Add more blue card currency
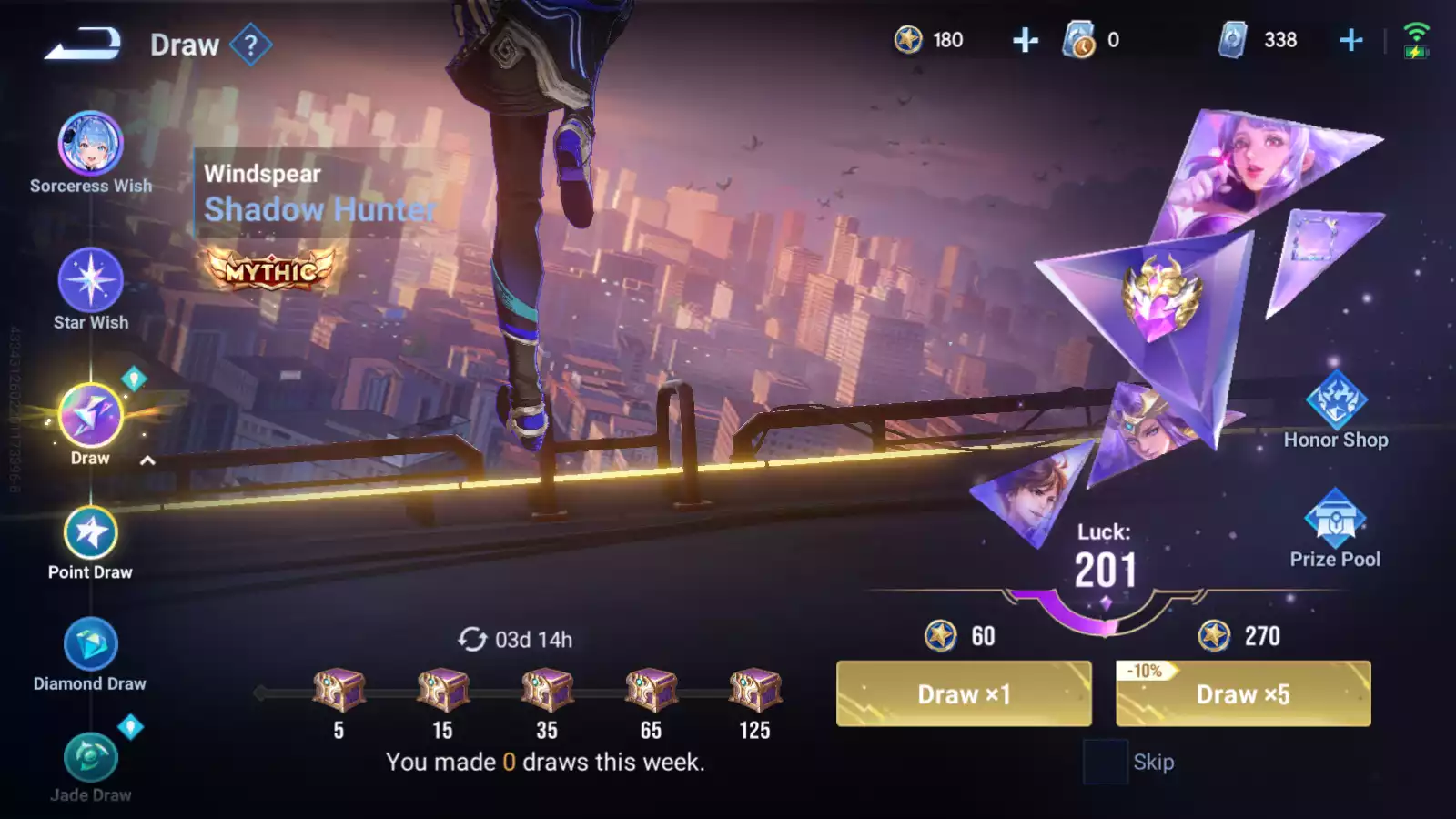The image size is (1456, 819). tap(1351, 40)
